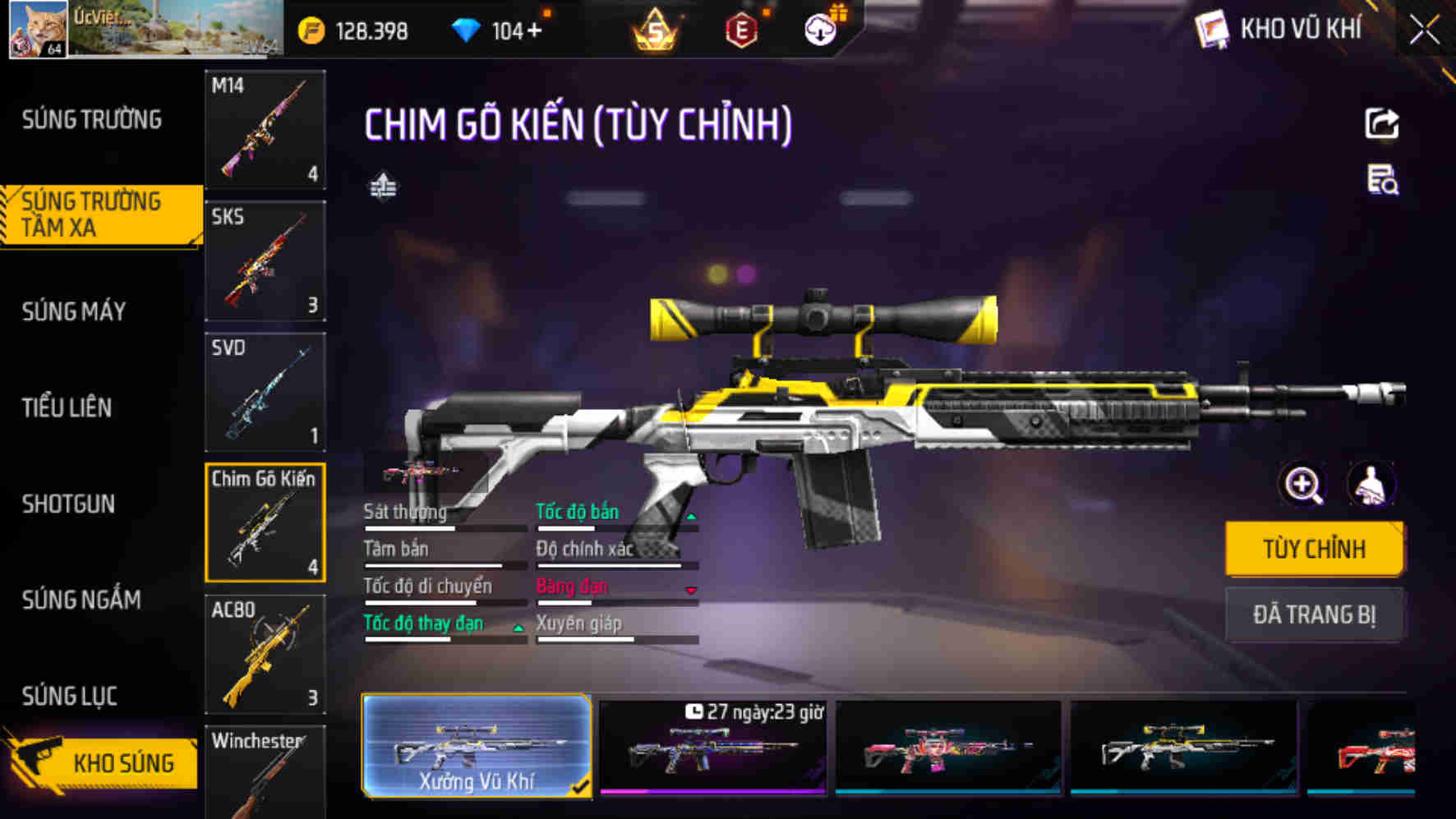
Task: Select the AC80 weapon
Action: pyautogui.click(x=265, y=655)
